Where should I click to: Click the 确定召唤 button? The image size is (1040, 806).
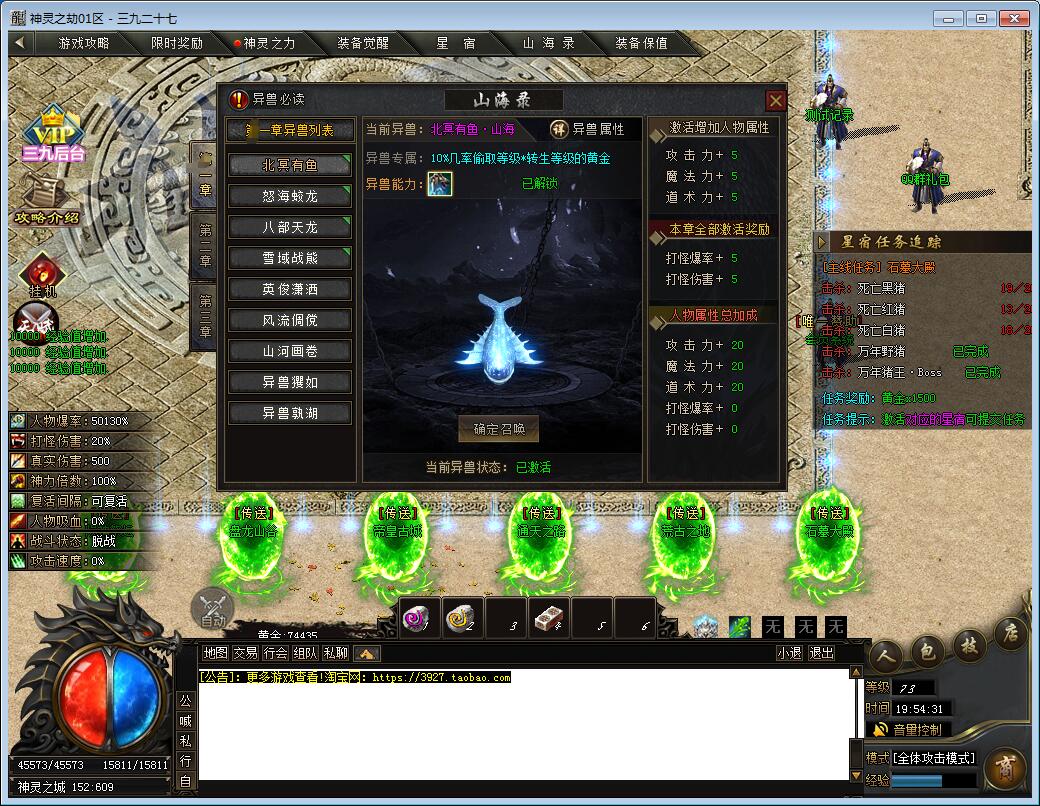tap(499, 430)
